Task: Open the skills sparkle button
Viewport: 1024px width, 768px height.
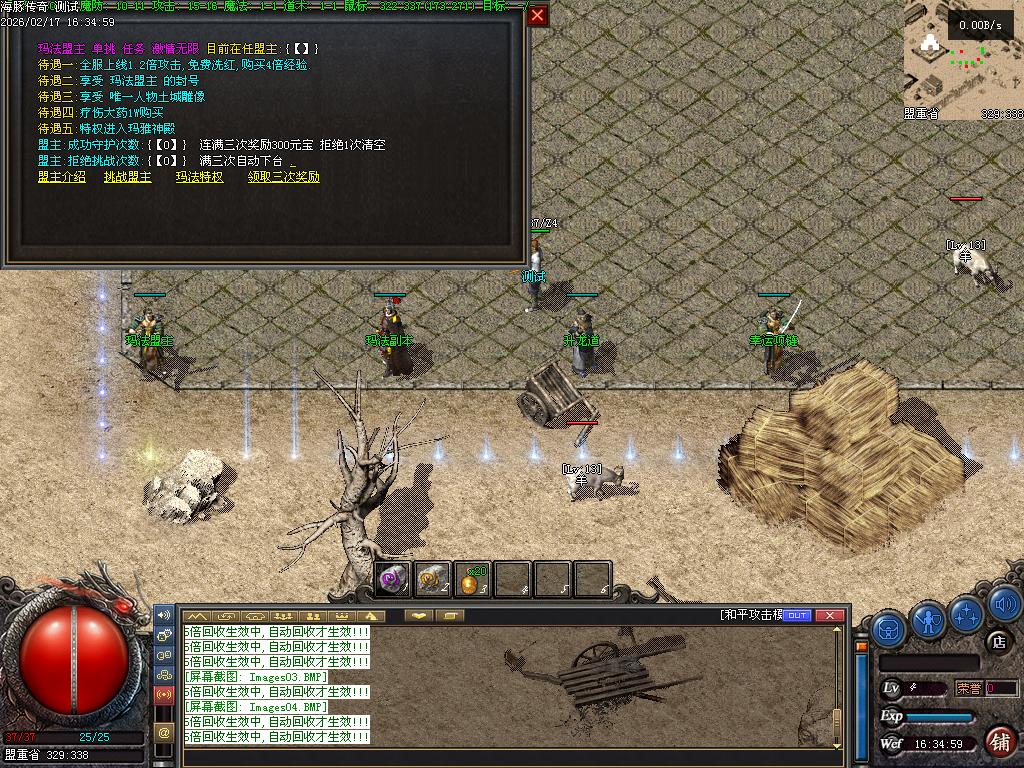Action: pos(968,613)
